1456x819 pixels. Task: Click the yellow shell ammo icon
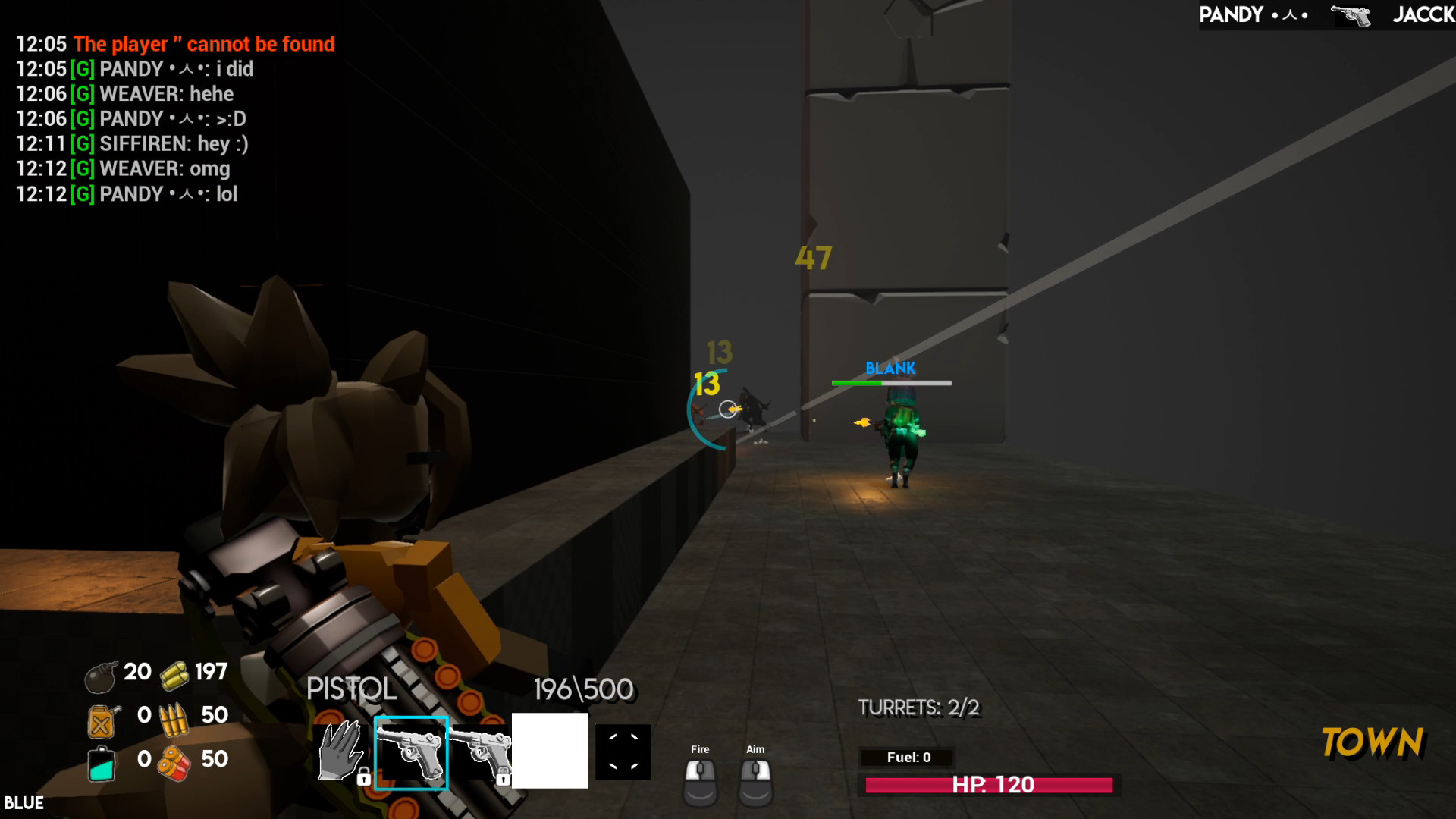coord(173,673)
